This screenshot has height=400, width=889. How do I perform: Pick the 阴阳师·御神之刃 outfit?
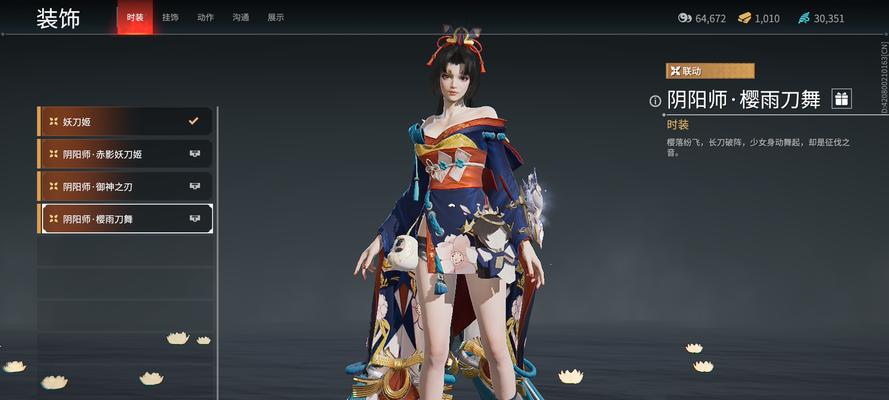click(125, 186)
